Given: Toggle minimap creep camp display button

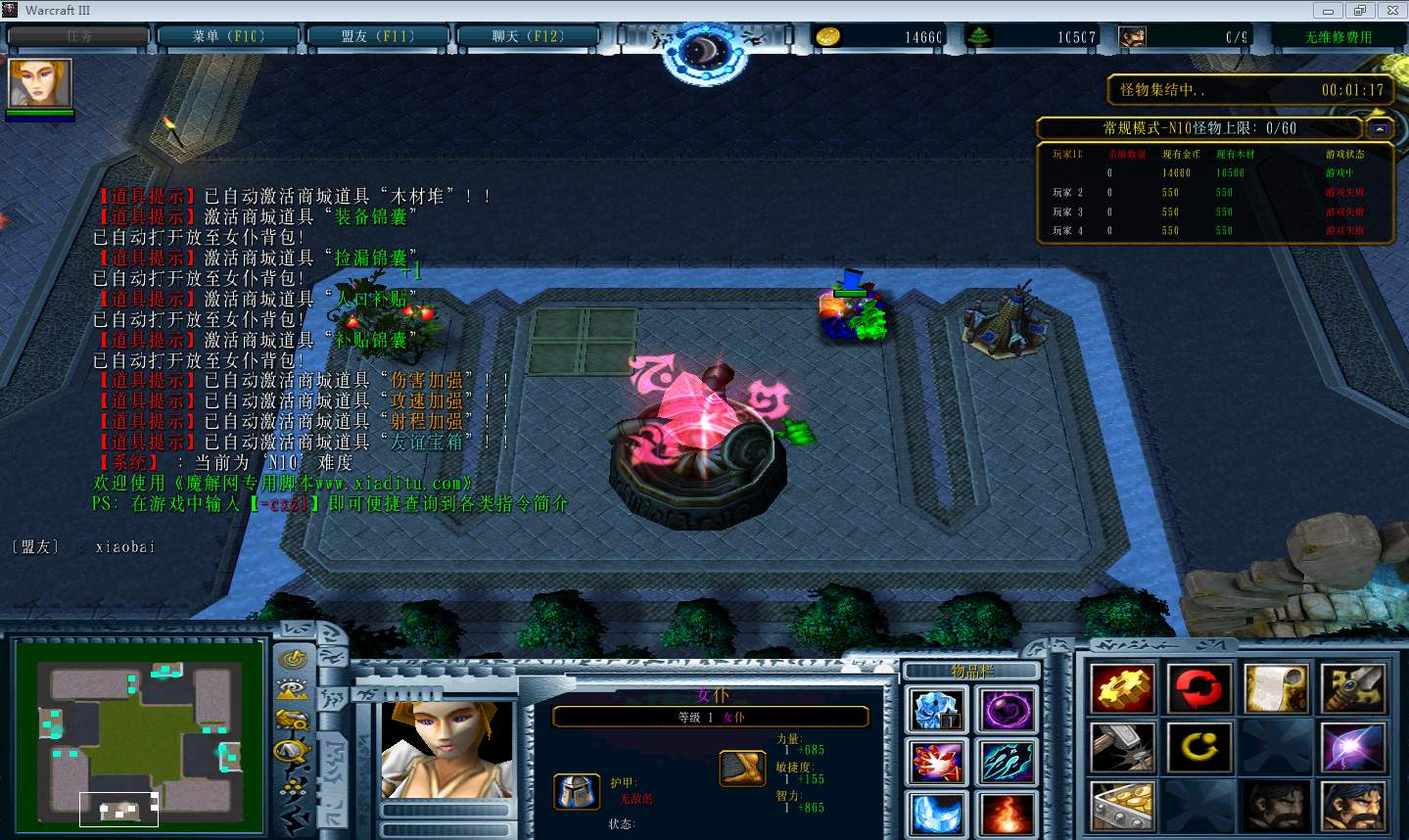Looking at the screenshot, I should click(293, 752).
